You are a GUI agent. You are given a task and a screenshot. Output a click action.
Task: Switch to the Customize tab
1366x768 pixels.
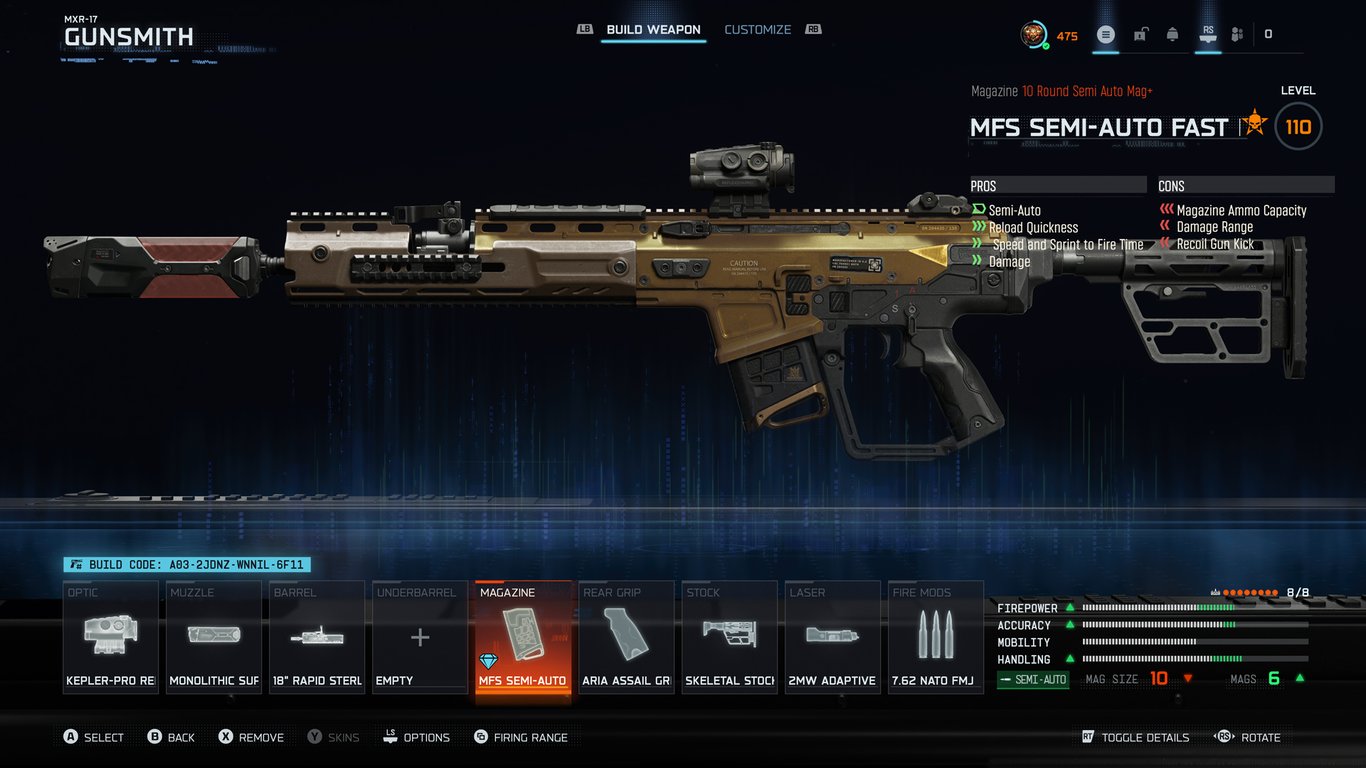pyautogui.click(x=757, y=29)
